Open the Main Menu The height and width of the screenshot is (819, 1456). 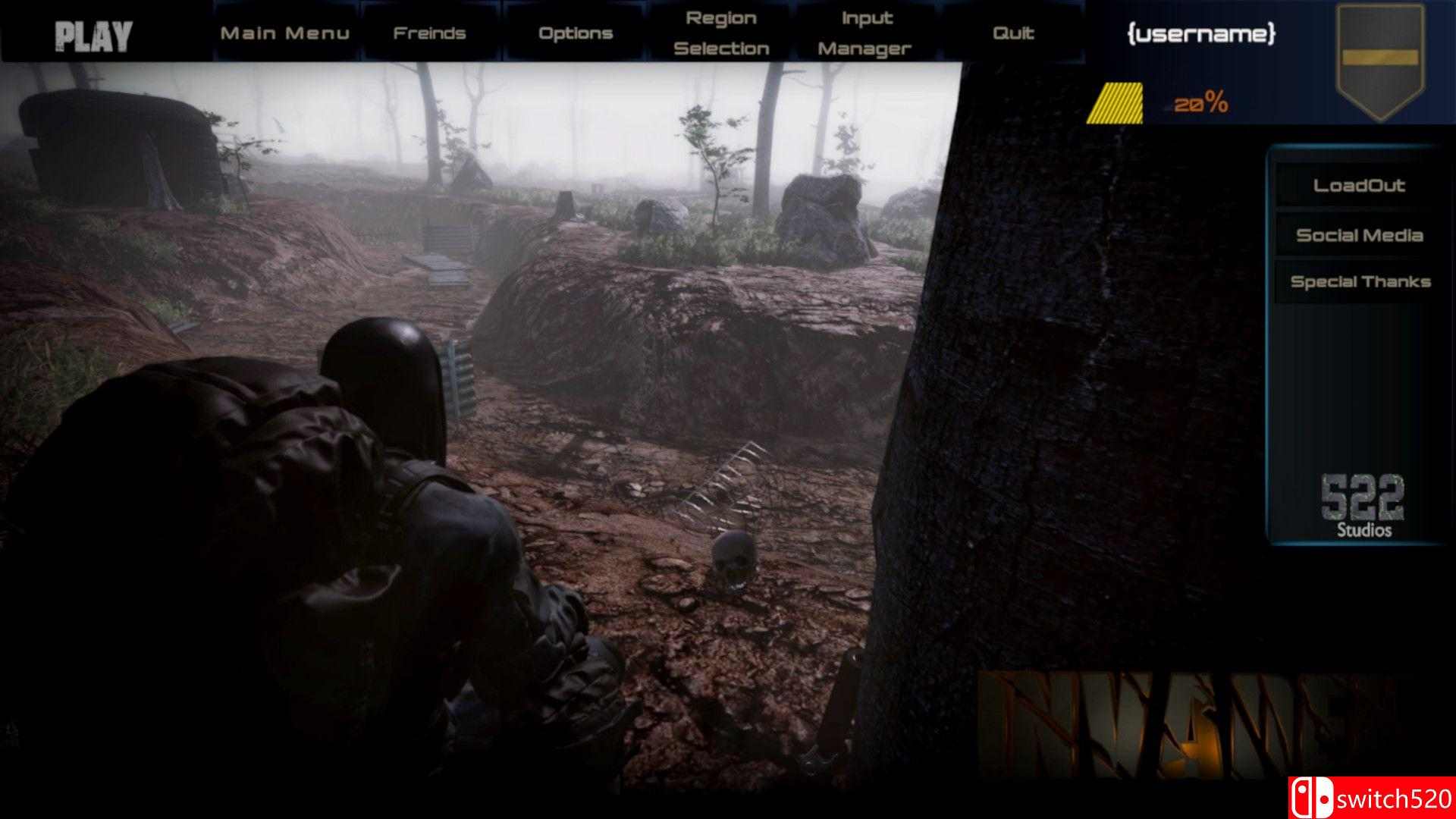(285, 33)
